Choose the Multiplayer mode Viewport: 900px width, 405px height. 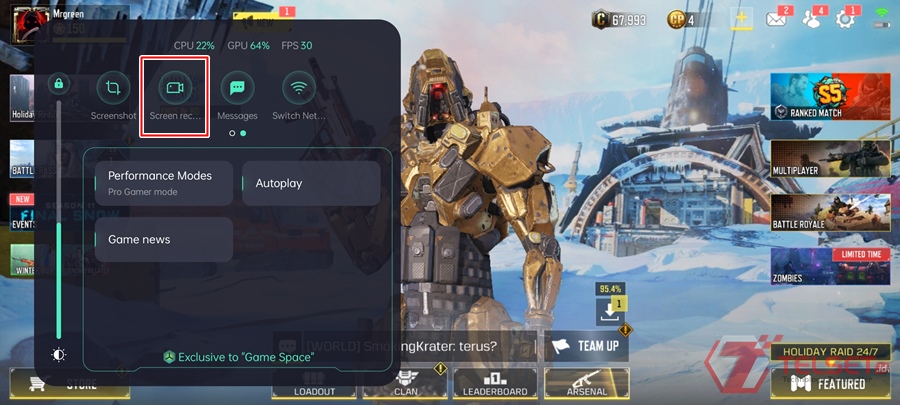click(x=829, y=160)
